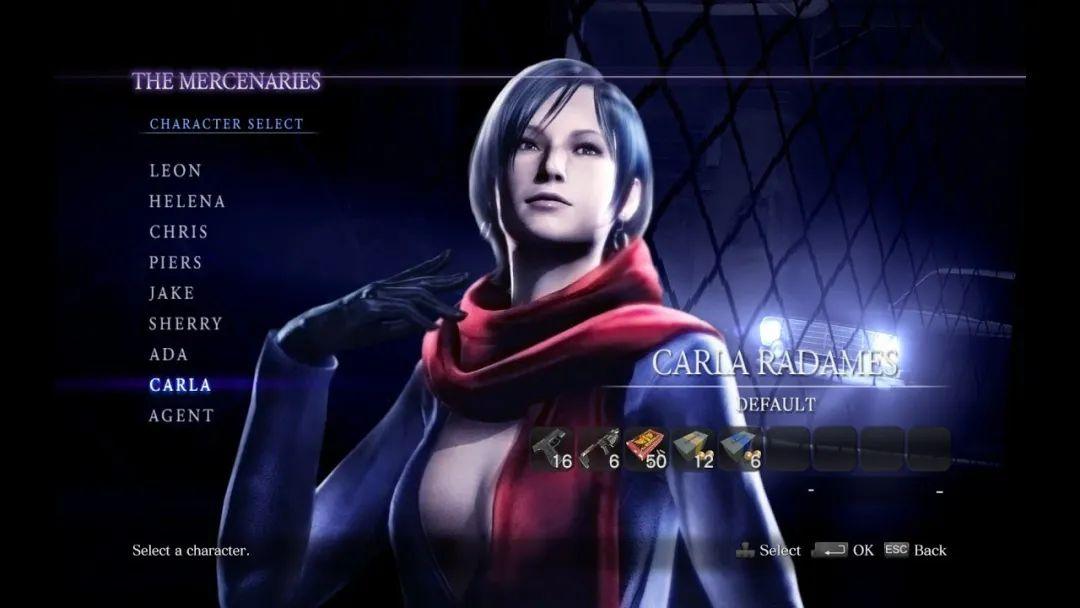Choose Helena as your character
This screenshot has width=1080, height=608.
point(187,201)
